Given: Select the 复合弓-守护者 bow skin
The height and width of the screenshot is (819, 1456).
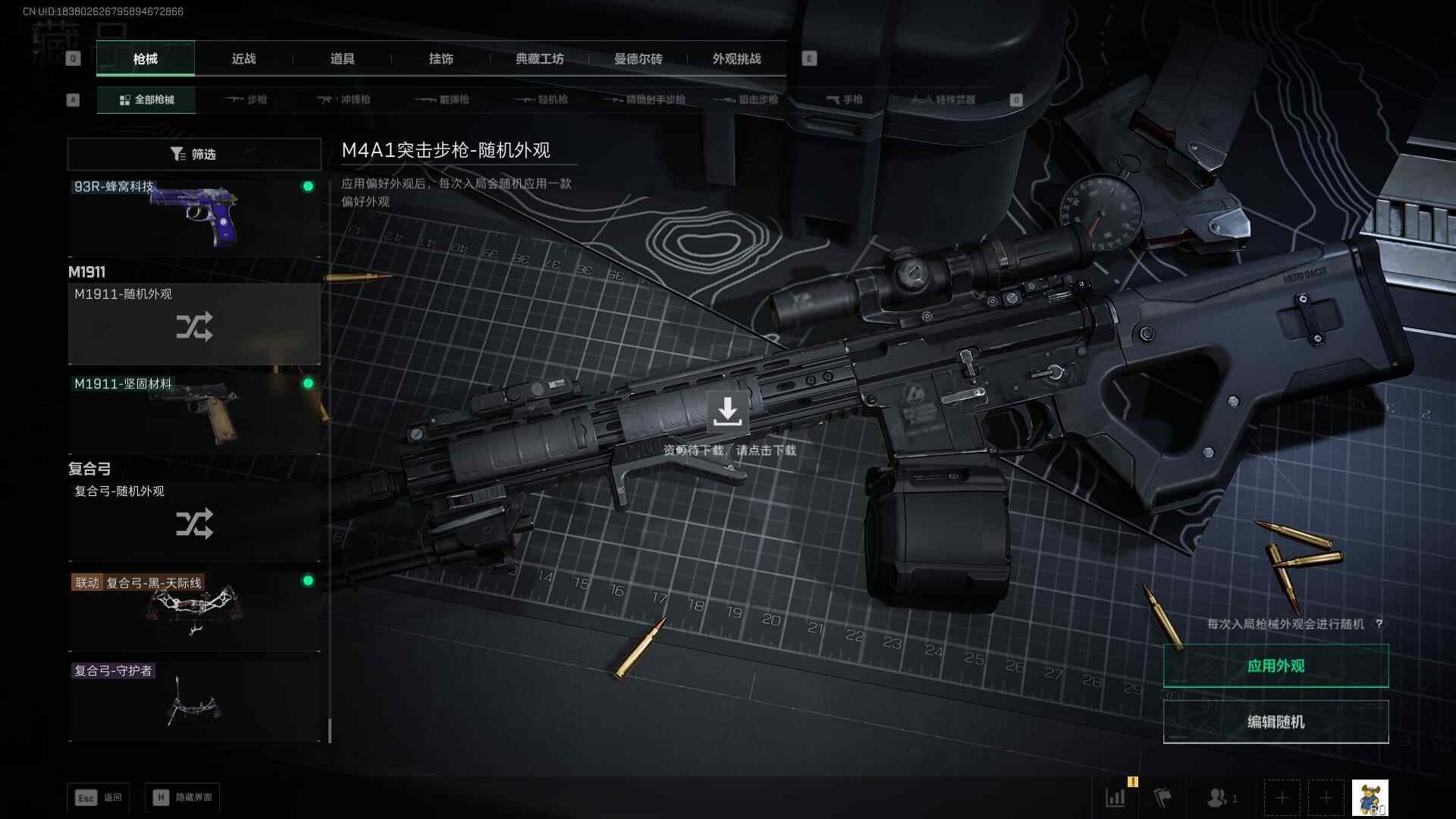Looking at the screenshot, I should click(x=194, y=700).
